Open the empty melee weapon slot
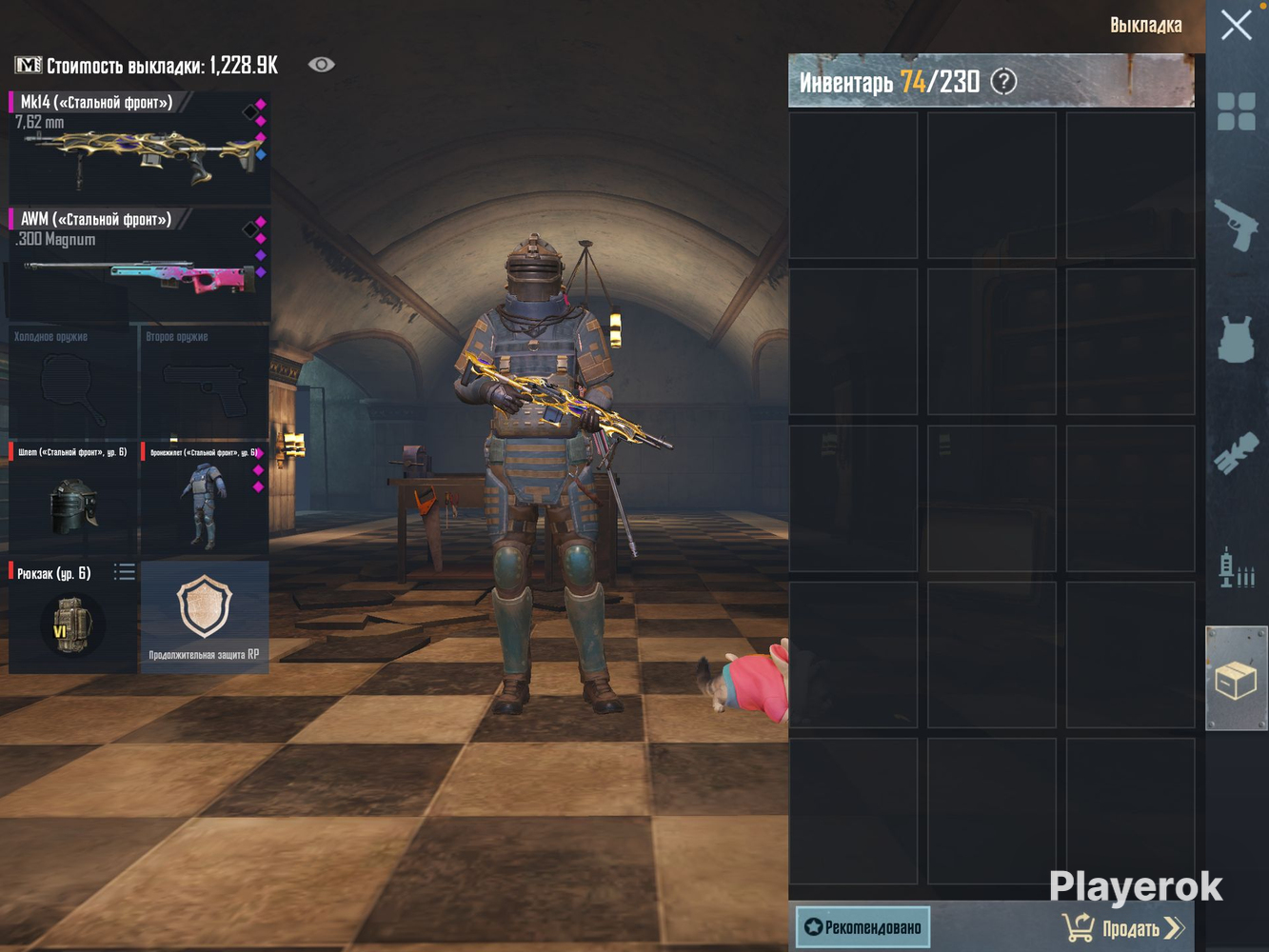1269x952 pixels. (x=72, y=382)
